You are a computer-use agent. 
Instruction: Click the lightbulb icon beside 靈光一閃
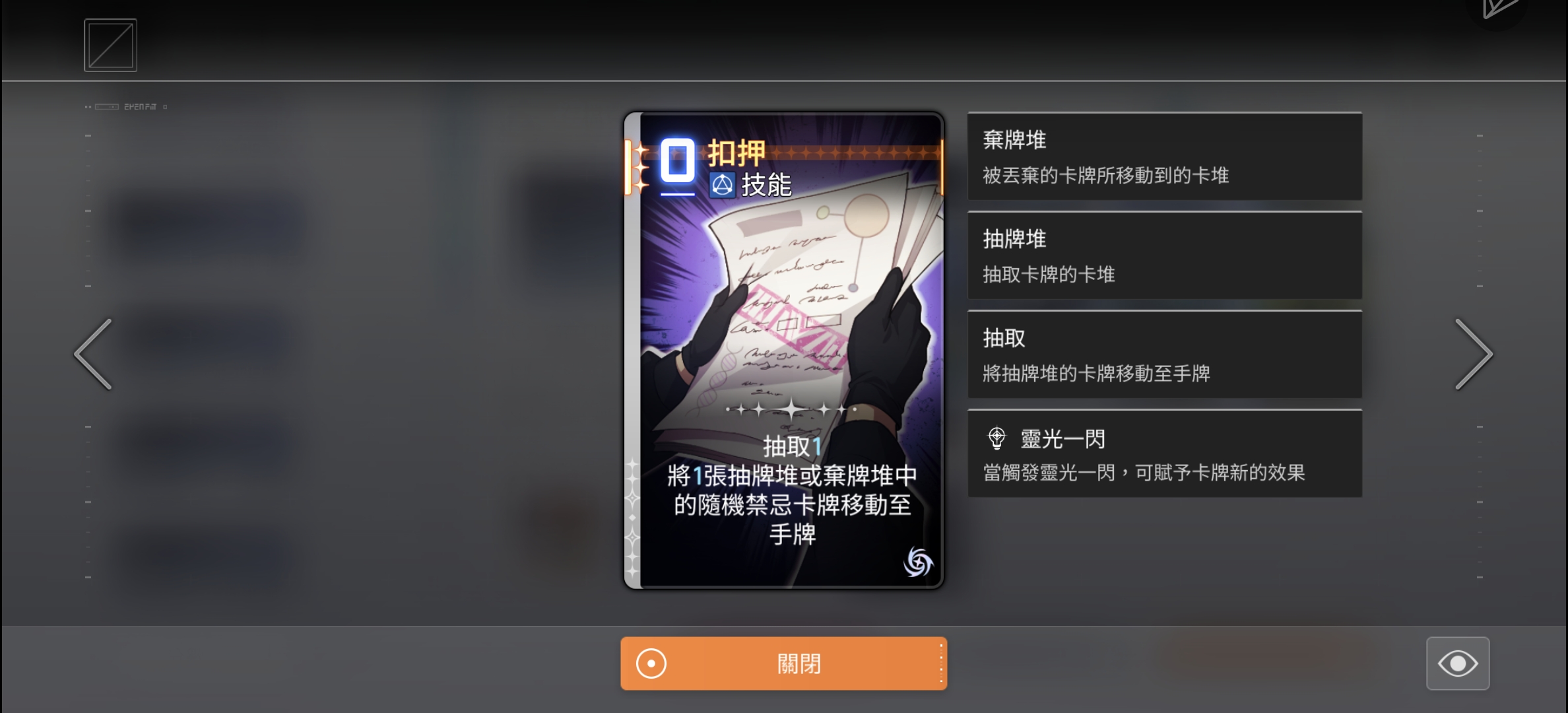tap(997, 438)
